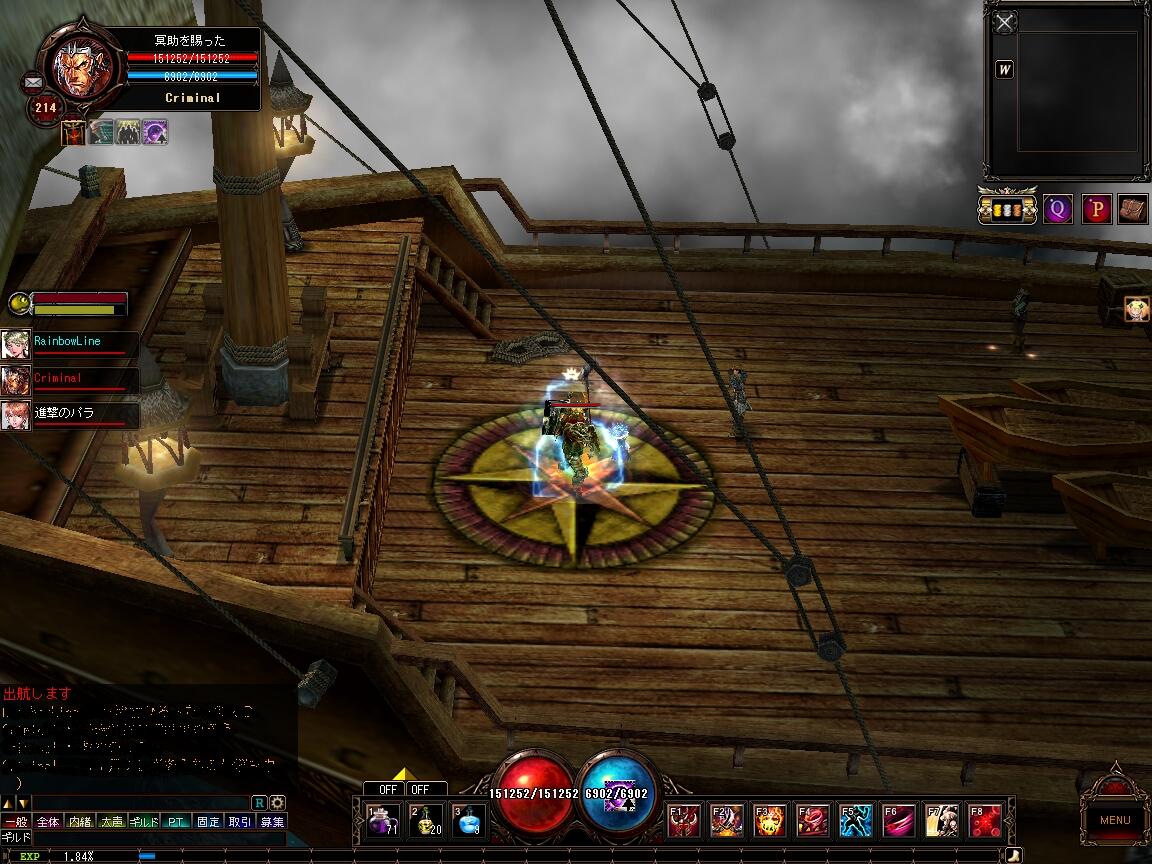The image size is (1152, 864).
Task: Activate the F8 red orbs skill
Action: (x=986, y=821)
